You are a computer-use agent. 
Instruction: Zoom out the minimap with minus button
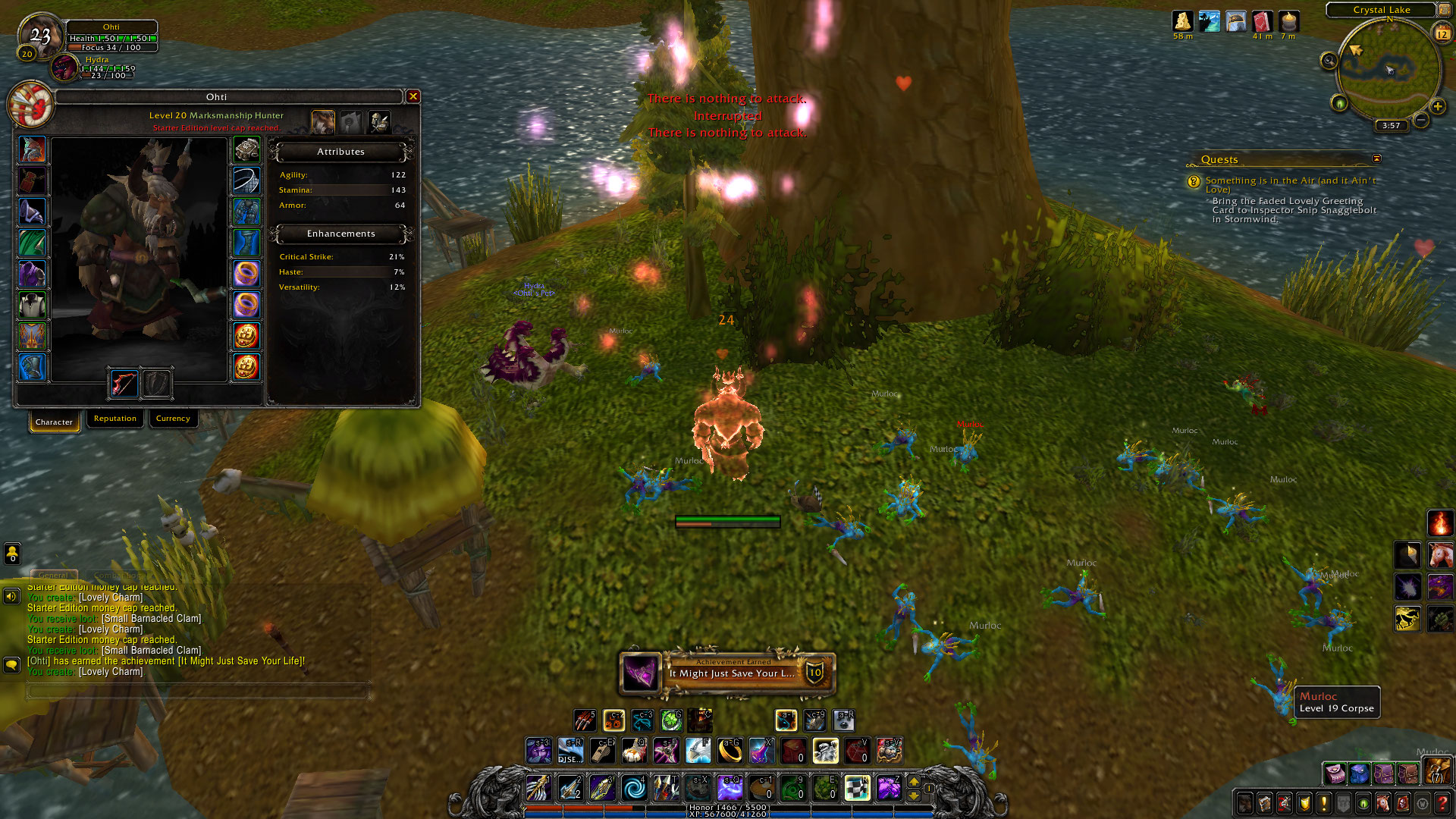tap(1421, 120)
